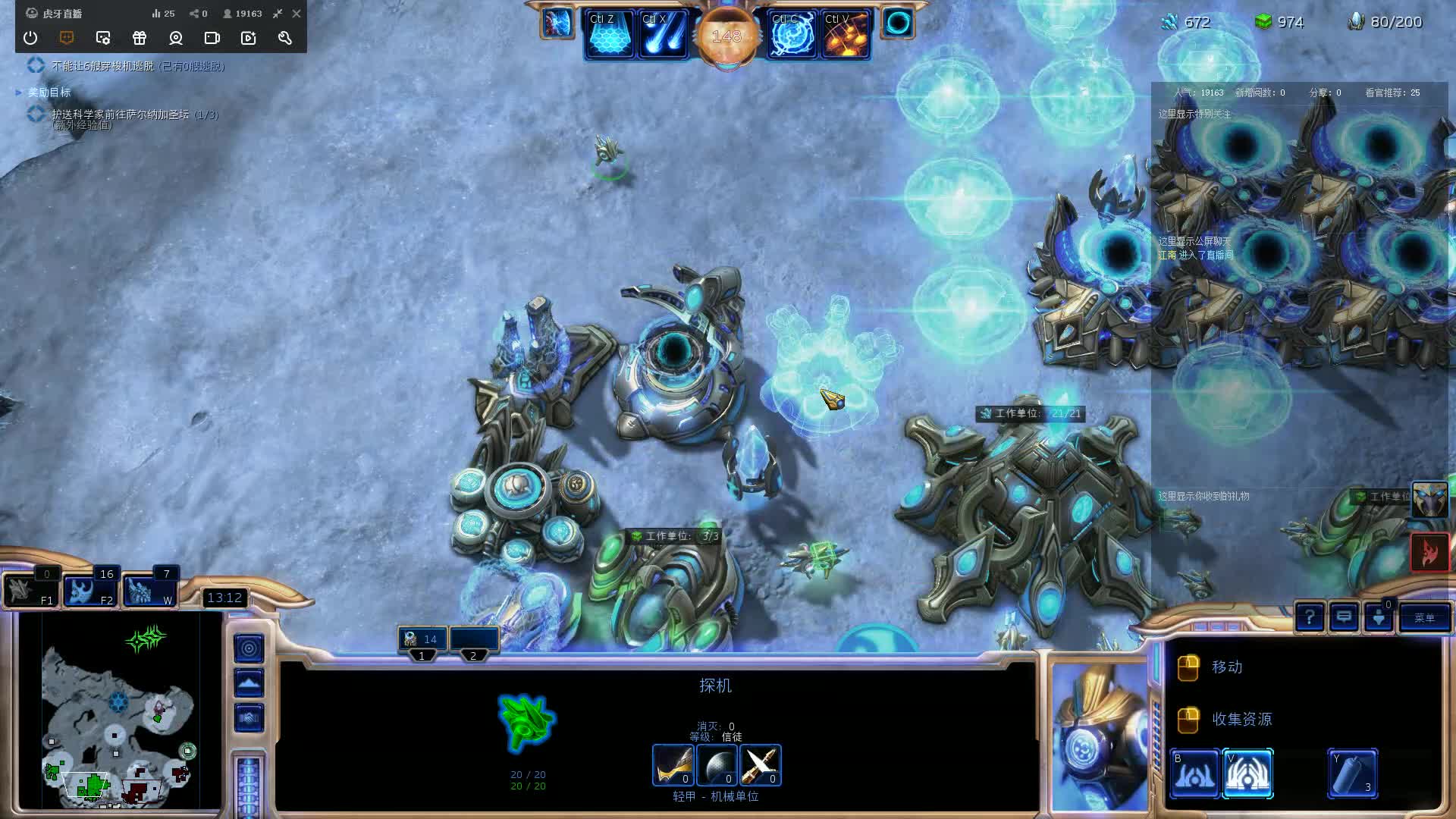Viewport: 1456px width, 819px height.
Task: Click the 收集资源 gather resources command
Action: [1244, 719]
